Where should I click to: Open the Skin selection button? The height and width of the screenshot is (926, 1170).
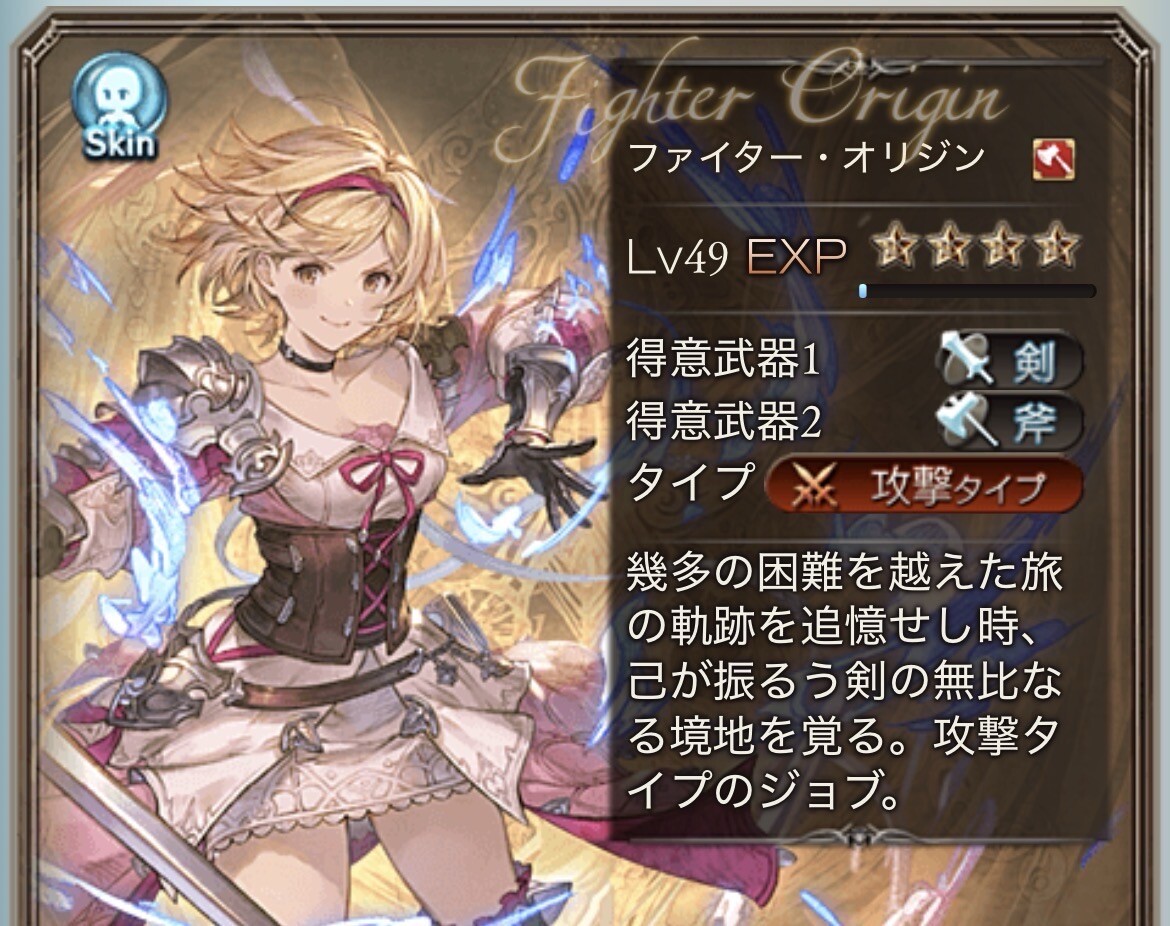pos(119,109)
